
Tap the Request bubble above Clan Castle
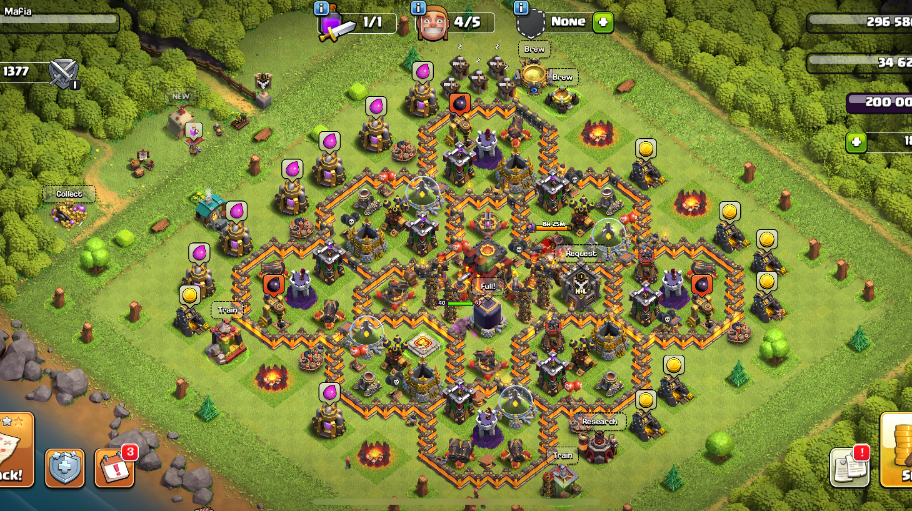(580, 253)
